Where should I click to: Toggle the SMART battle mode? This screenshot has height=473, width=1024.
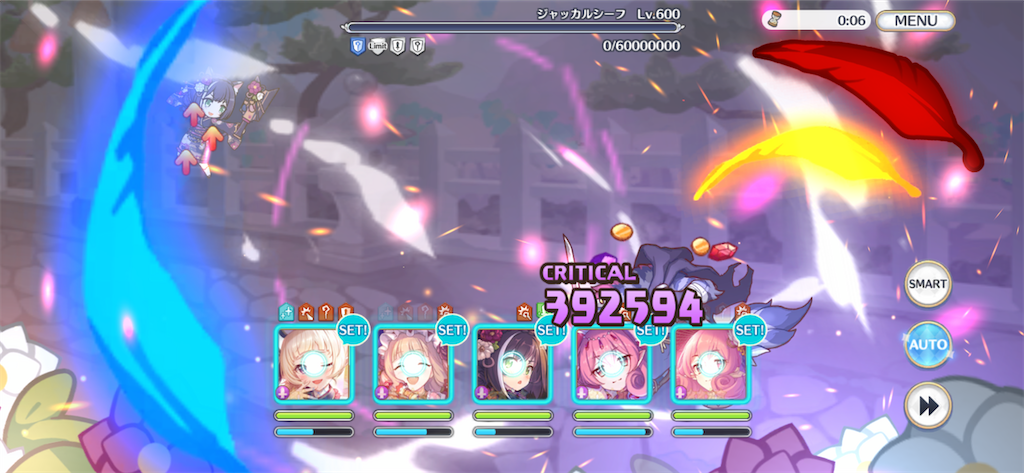click(x=927, y=283)
